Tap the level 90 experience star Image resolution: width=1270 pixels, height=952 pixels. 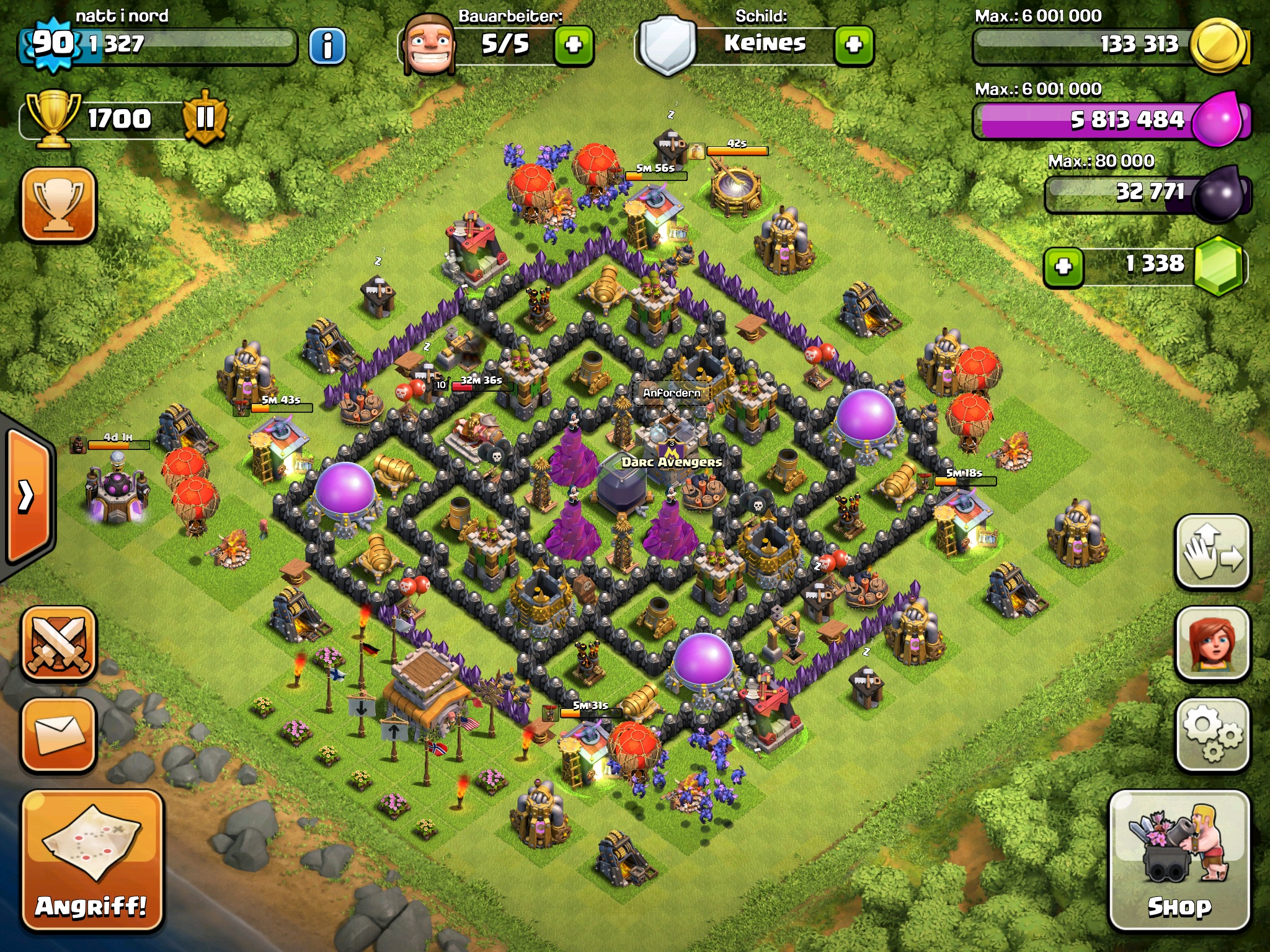point(52,43)
